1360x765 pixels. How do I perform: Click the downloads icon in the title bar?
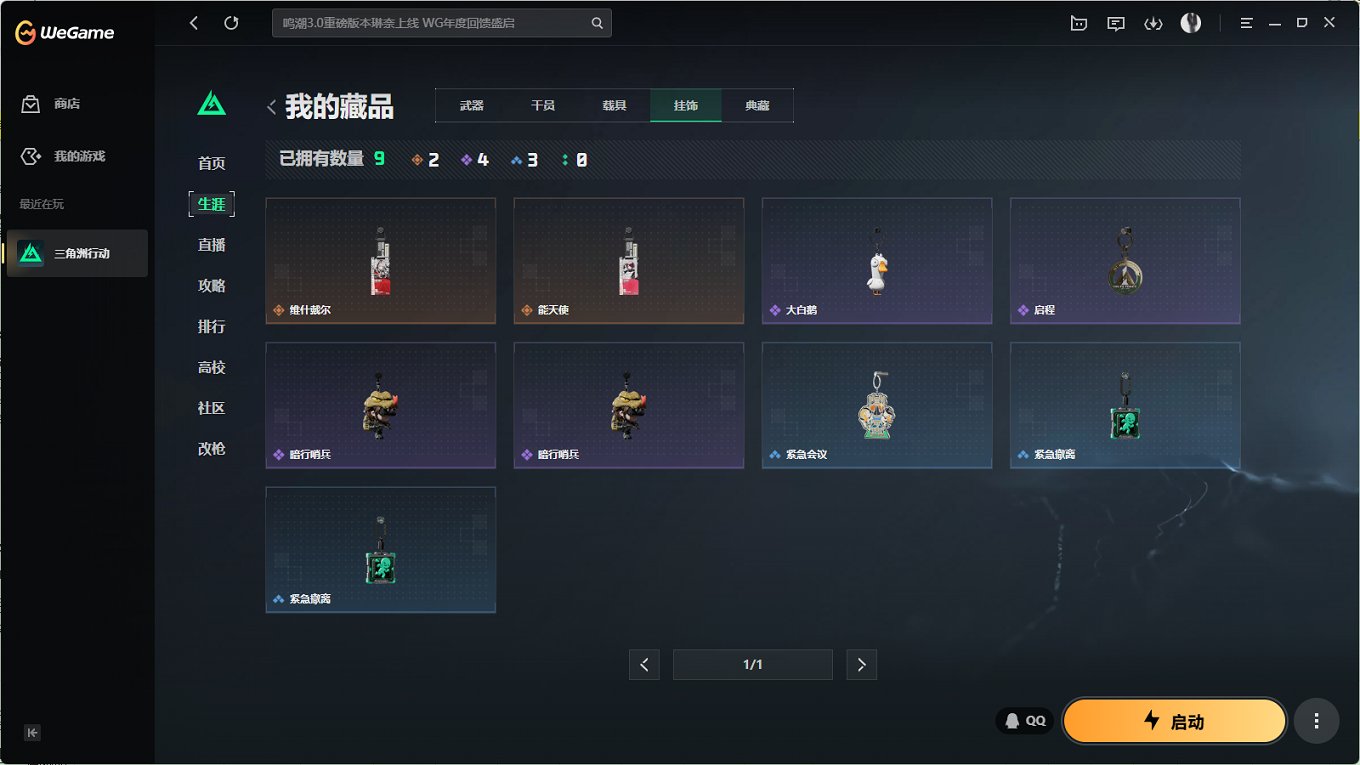tap(1153, 22)
